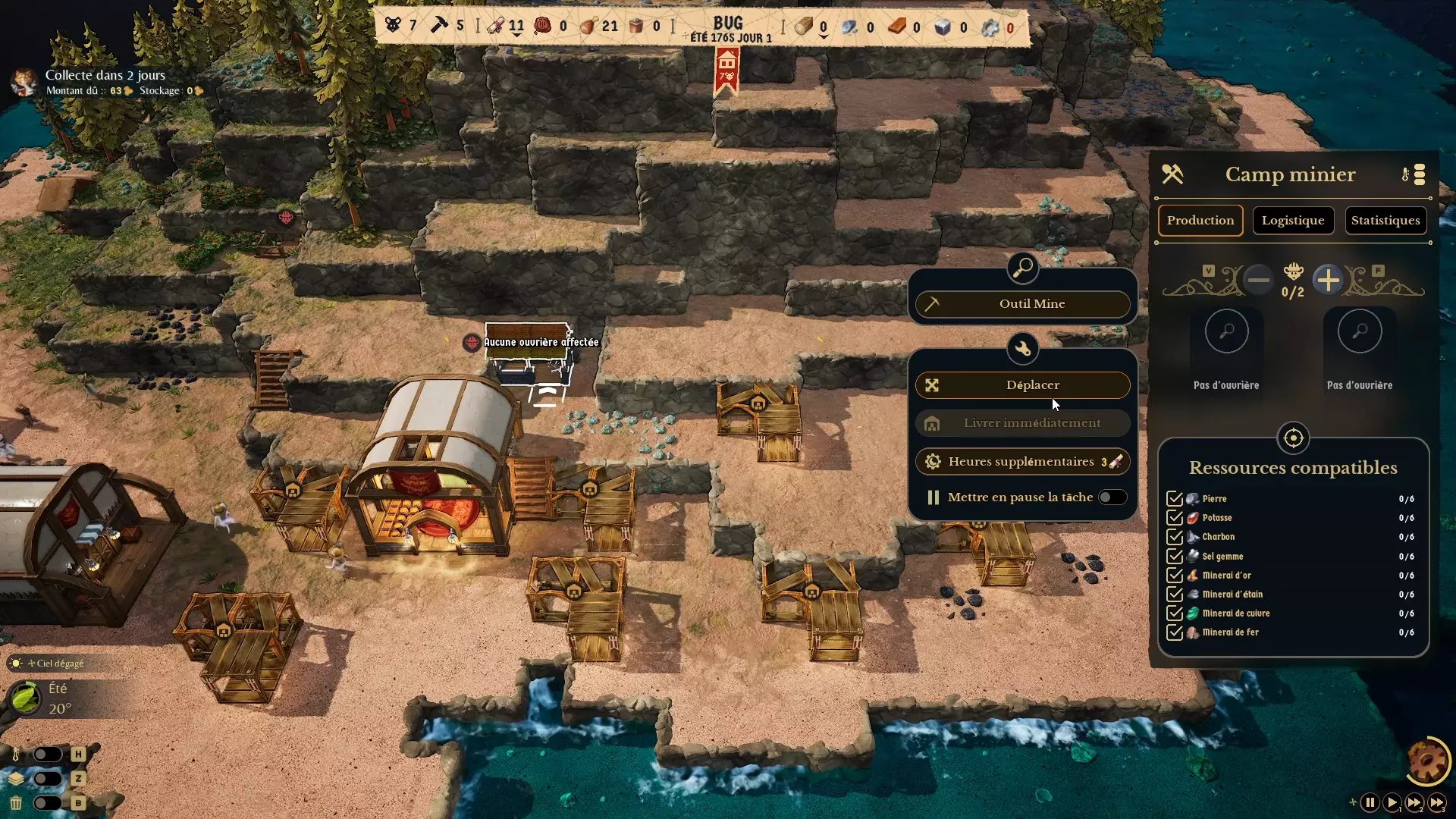Activate Heures supplémentaires

point(1022,462)
